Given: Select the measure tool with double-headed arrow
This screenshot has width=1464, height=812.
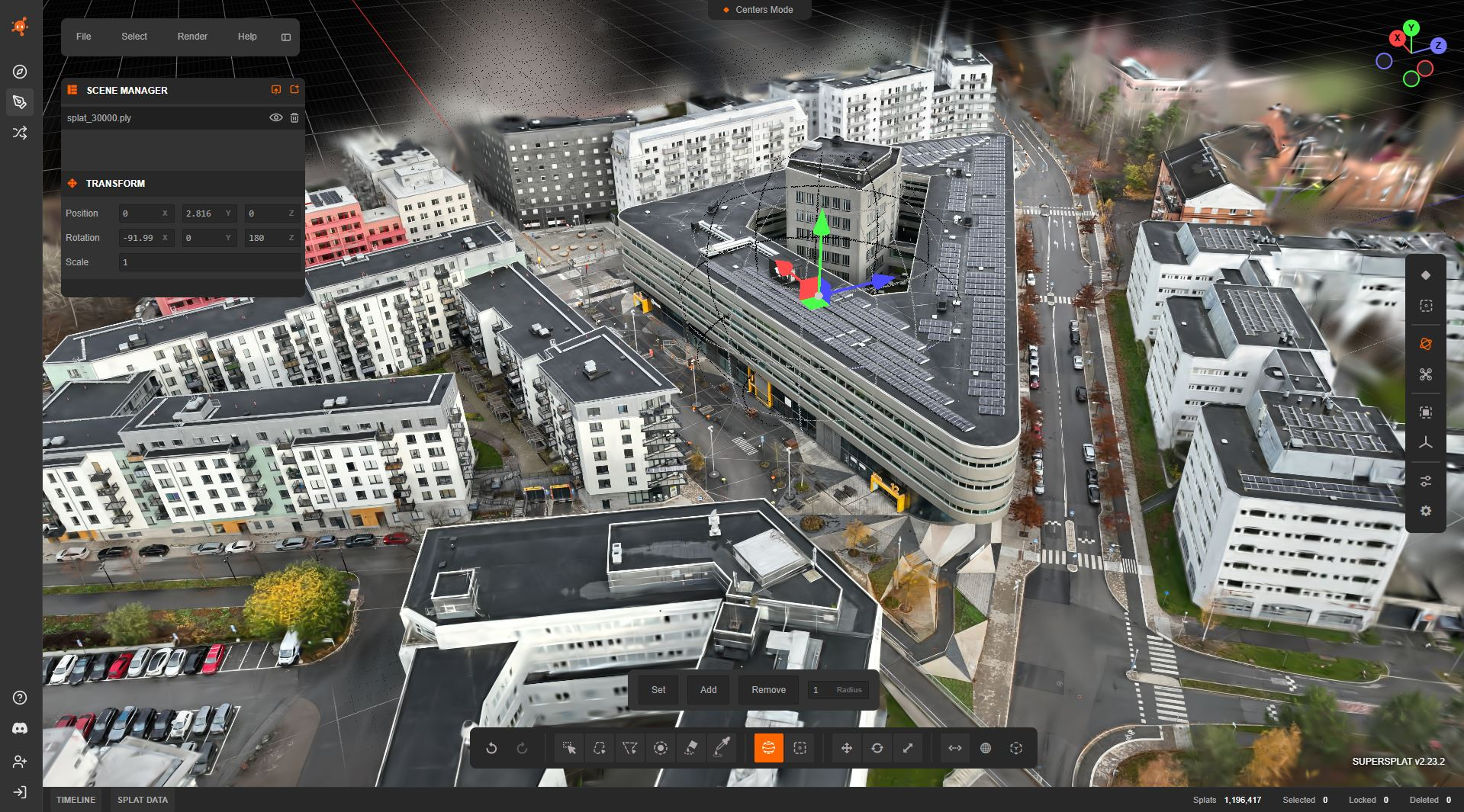Looking at the screenshot, I should point(955,748).
